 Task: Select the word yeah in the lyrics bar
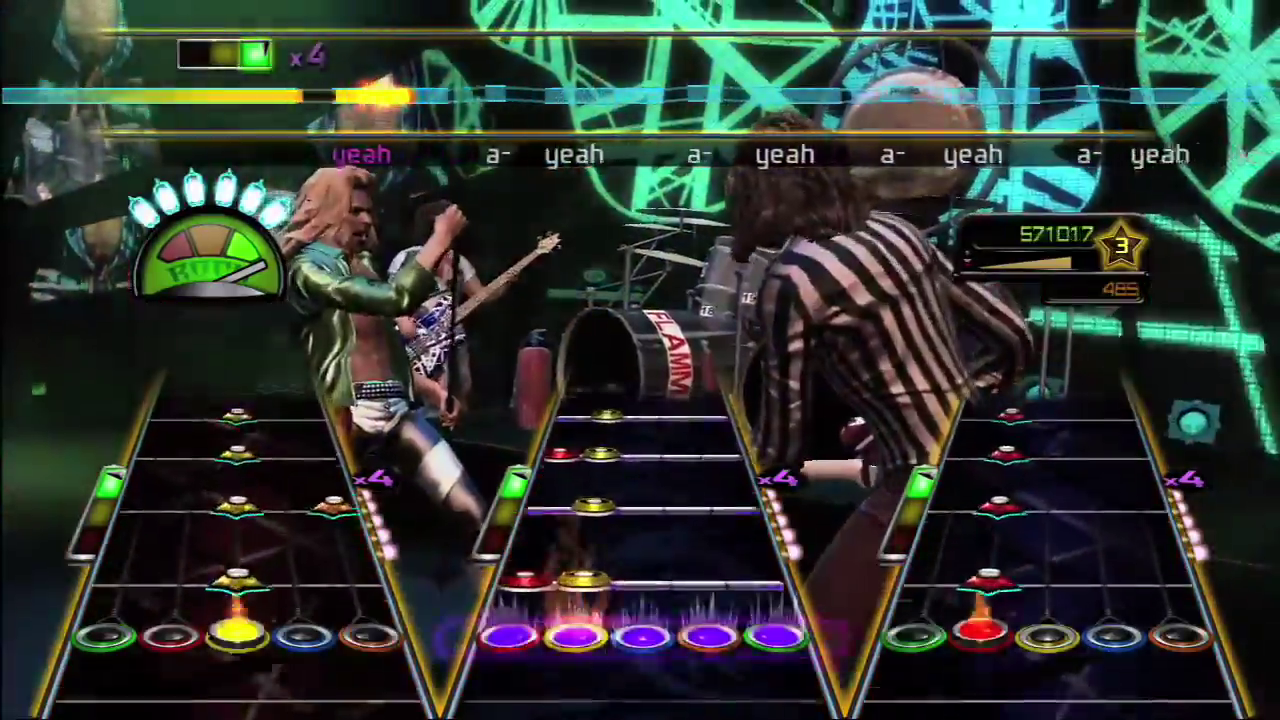[x=574, y=155]
